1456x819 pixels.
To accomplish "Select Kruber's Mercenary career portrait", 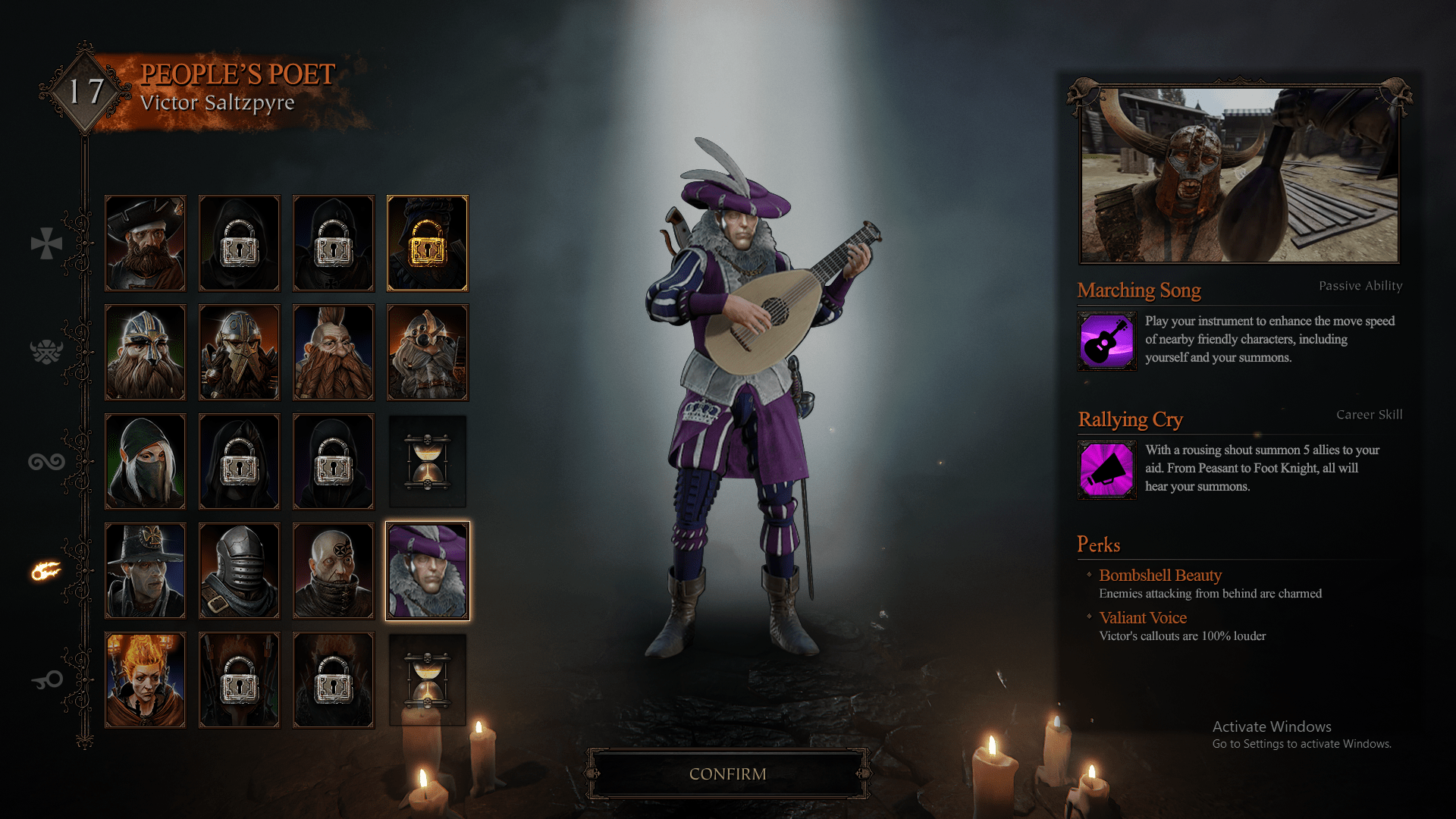I will (x=145, y=243).
